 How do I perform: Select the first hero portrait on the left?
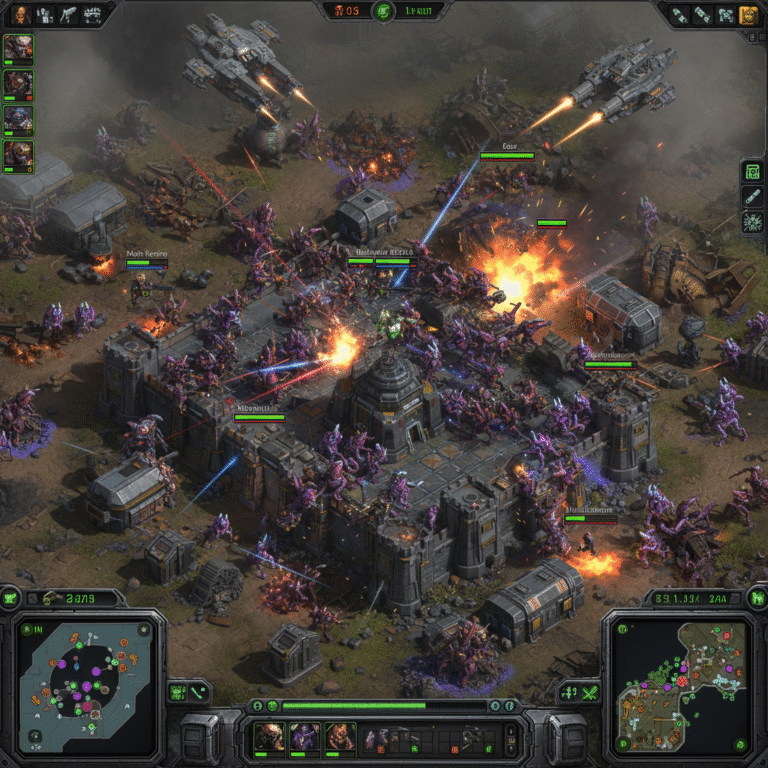pos(18,48)
